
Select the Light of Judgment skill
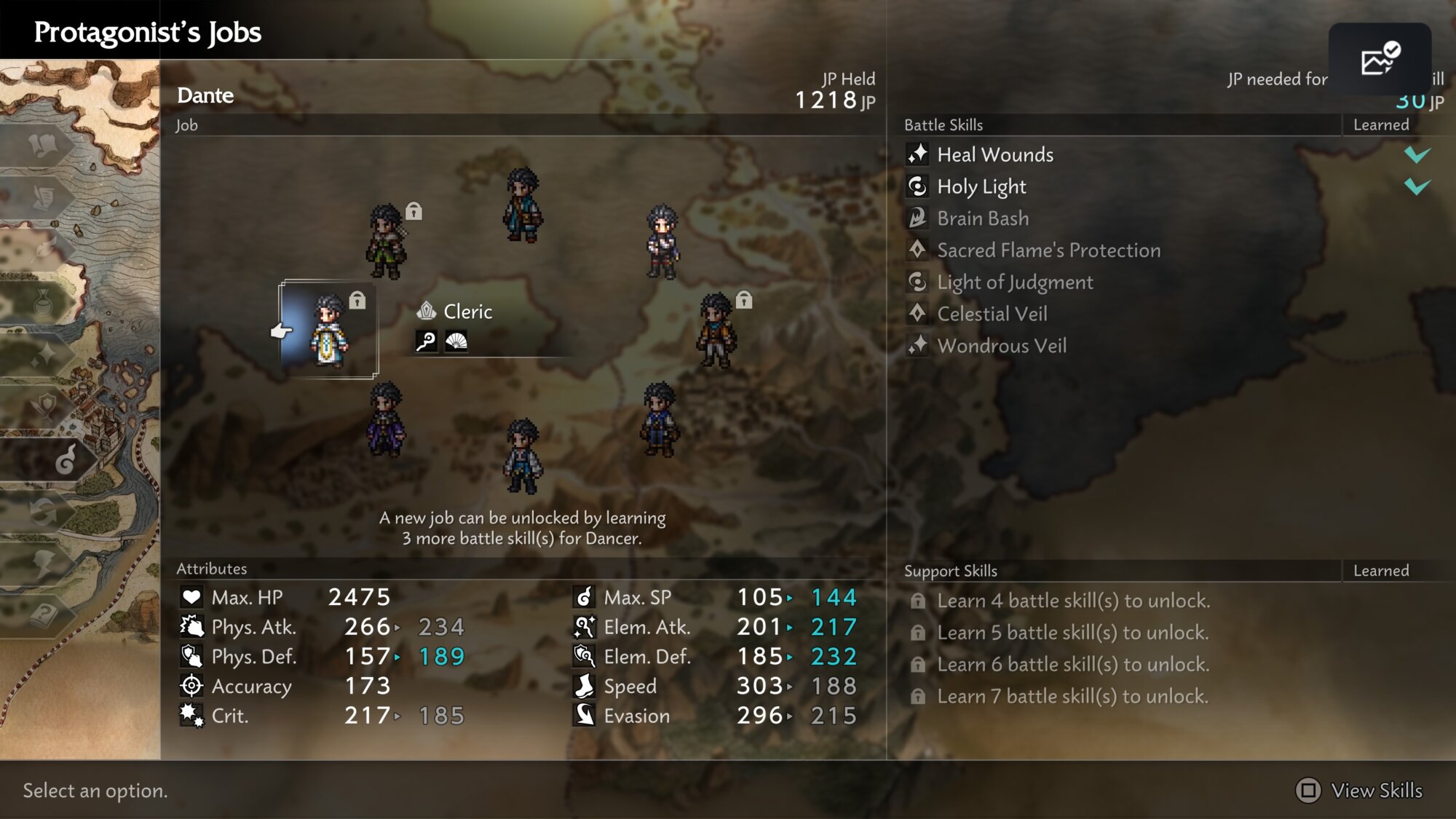(1014, 282)
